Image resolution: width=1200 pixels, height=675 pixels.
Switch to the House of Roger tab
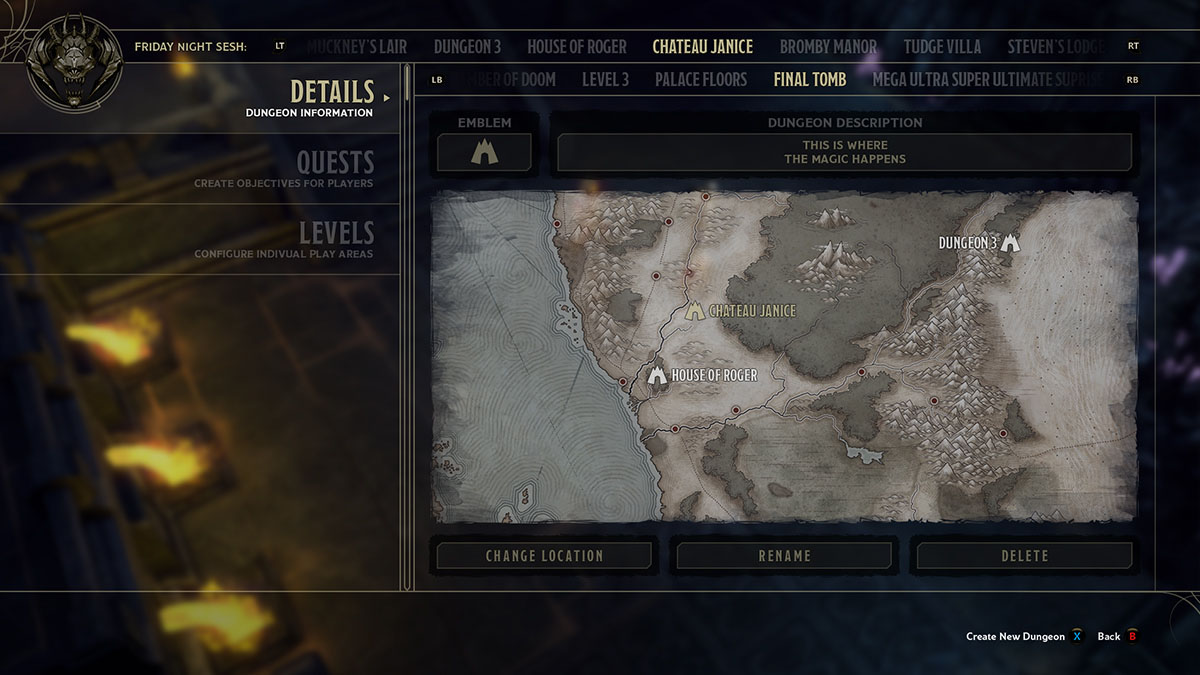pos(577,47)
